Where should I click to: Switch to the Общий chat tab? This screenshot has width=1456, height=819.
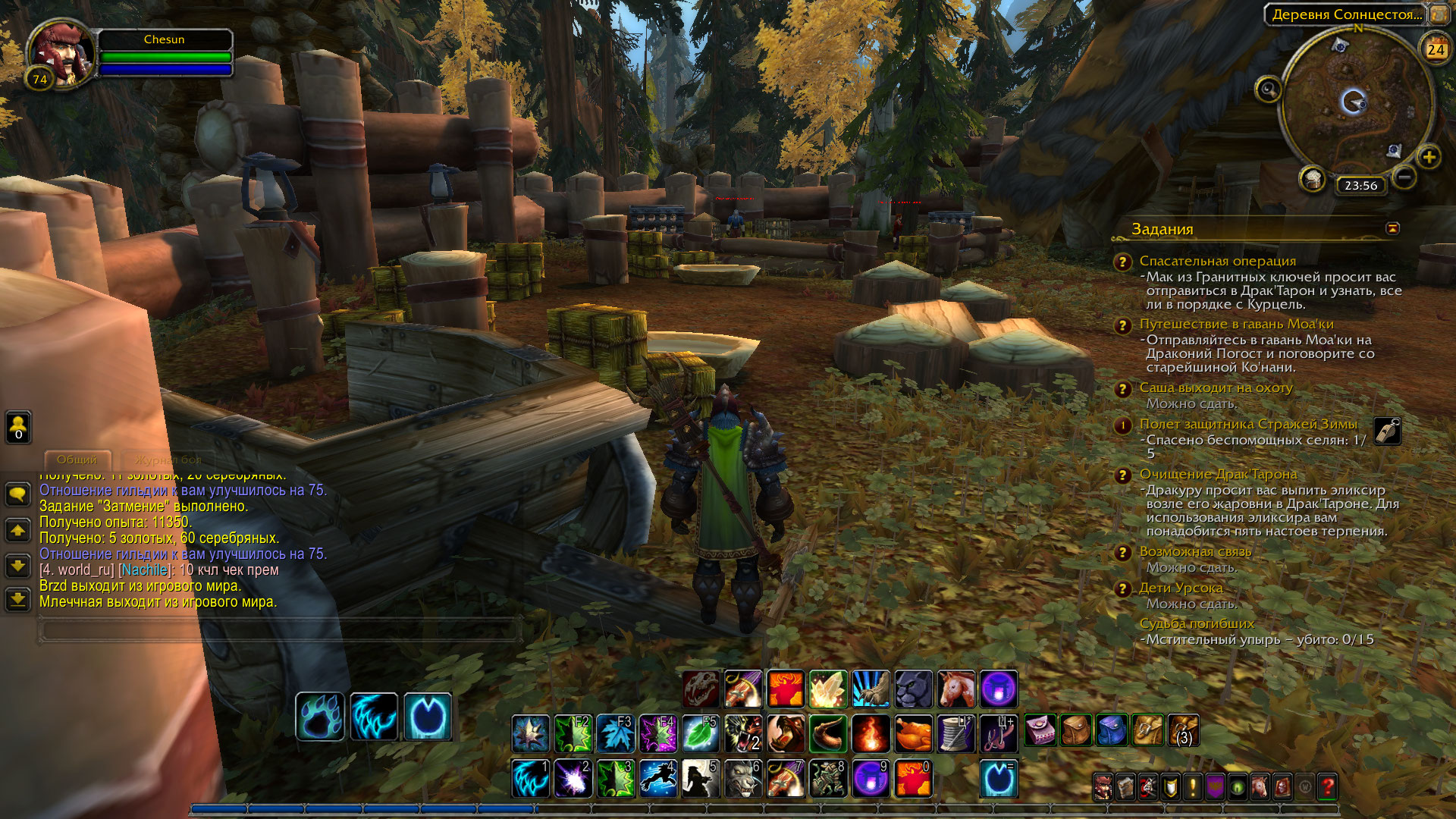click(77, 460)
